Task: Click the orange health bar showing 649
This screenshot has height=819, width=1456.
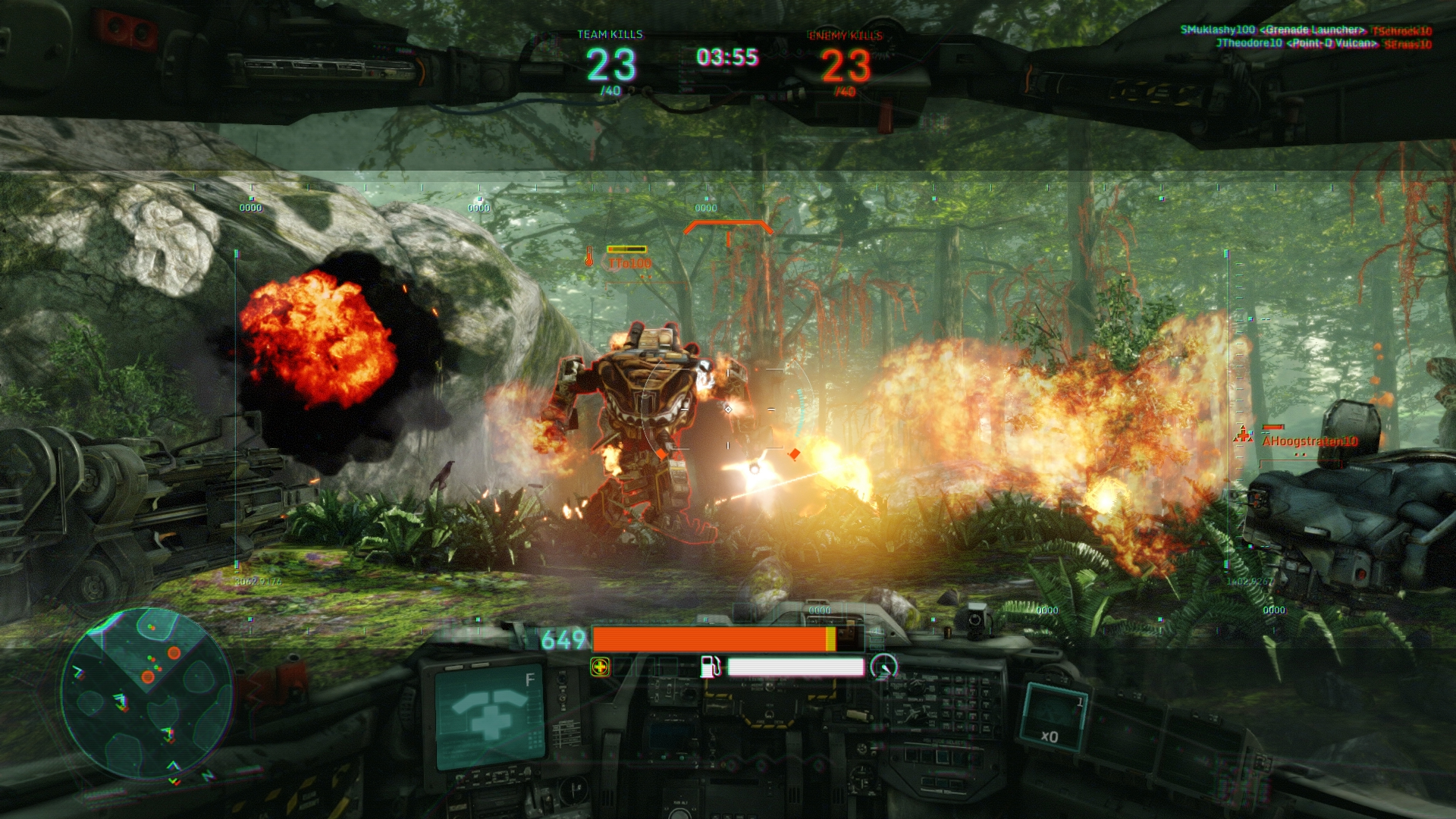Action: coord(713,639)
